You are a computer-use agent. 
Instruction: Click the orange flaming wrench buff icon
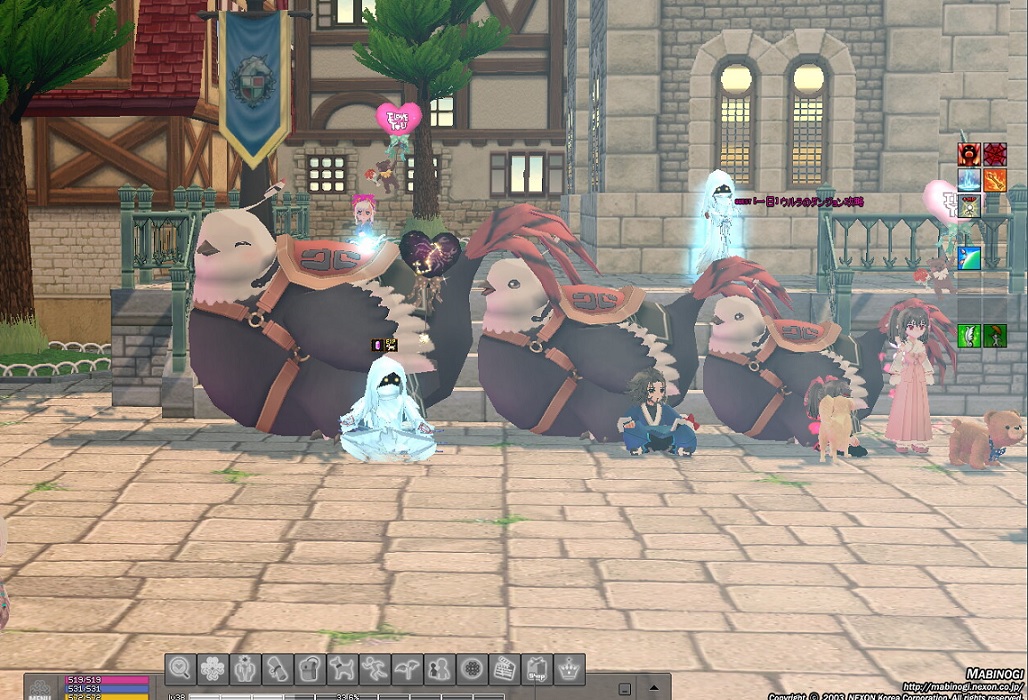click(994, 180)
